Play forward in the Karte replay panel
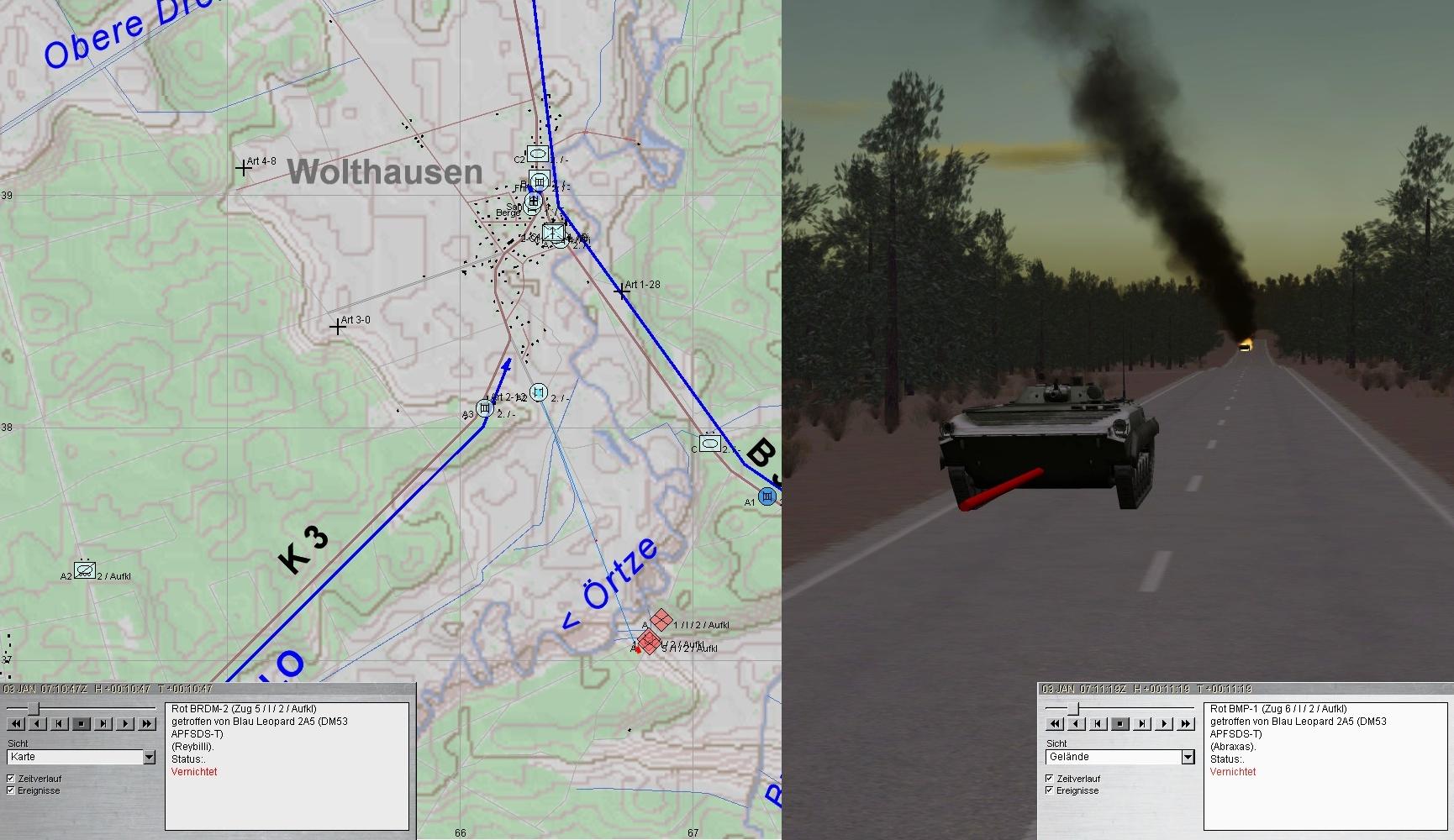 coord(125,723)
